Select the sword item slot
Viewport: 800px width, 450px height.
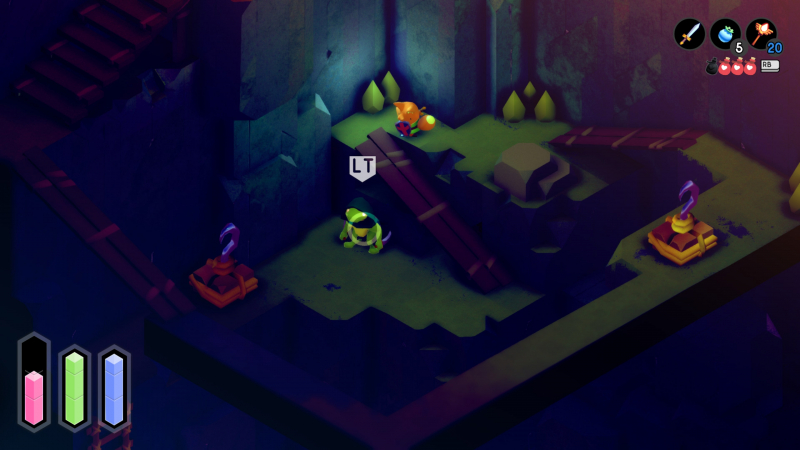[x=689, y=34]
